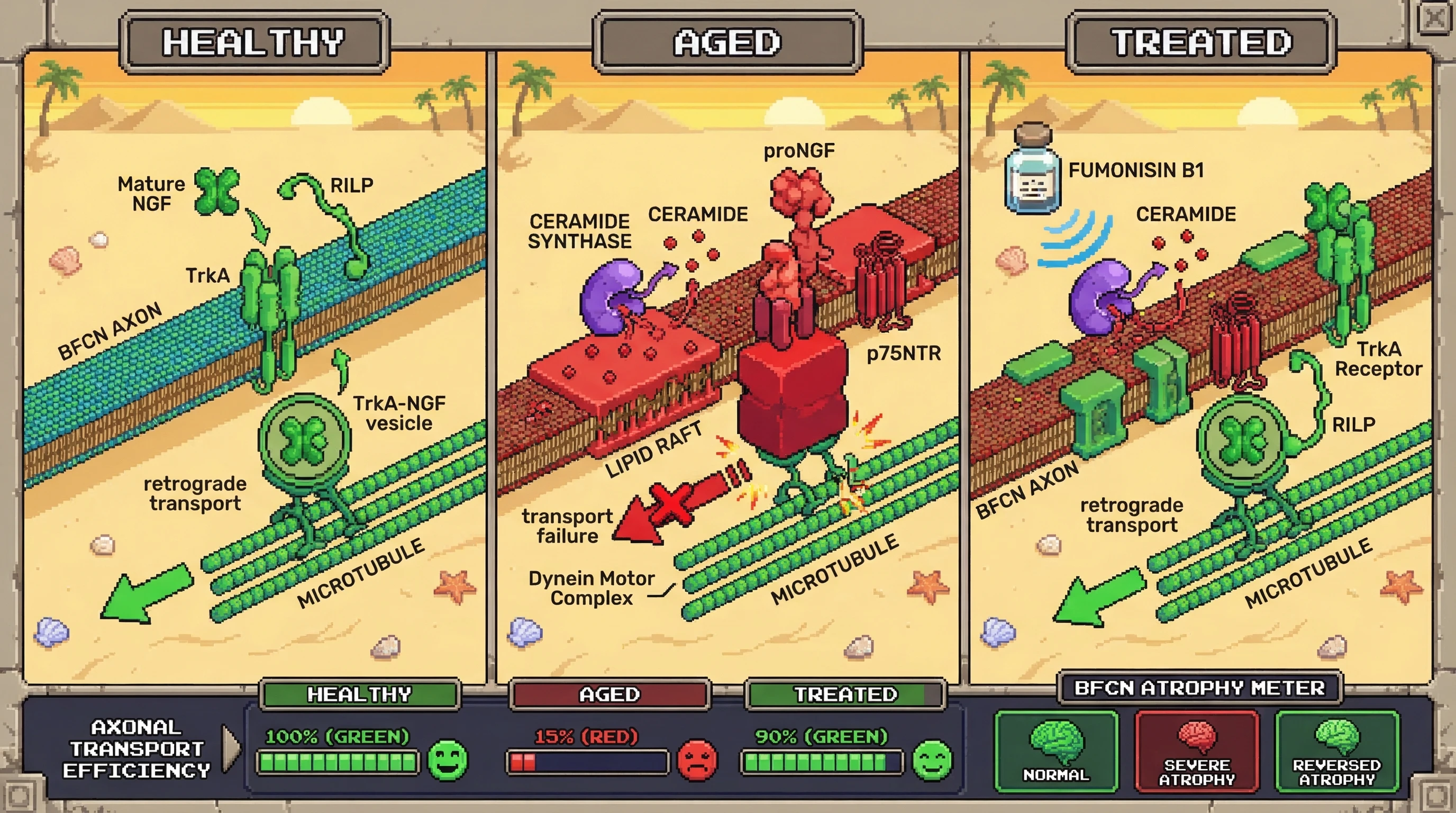Switch to the large AGED panel header banner
This screenshot has width=1456, height=813.
coord(727,42)
